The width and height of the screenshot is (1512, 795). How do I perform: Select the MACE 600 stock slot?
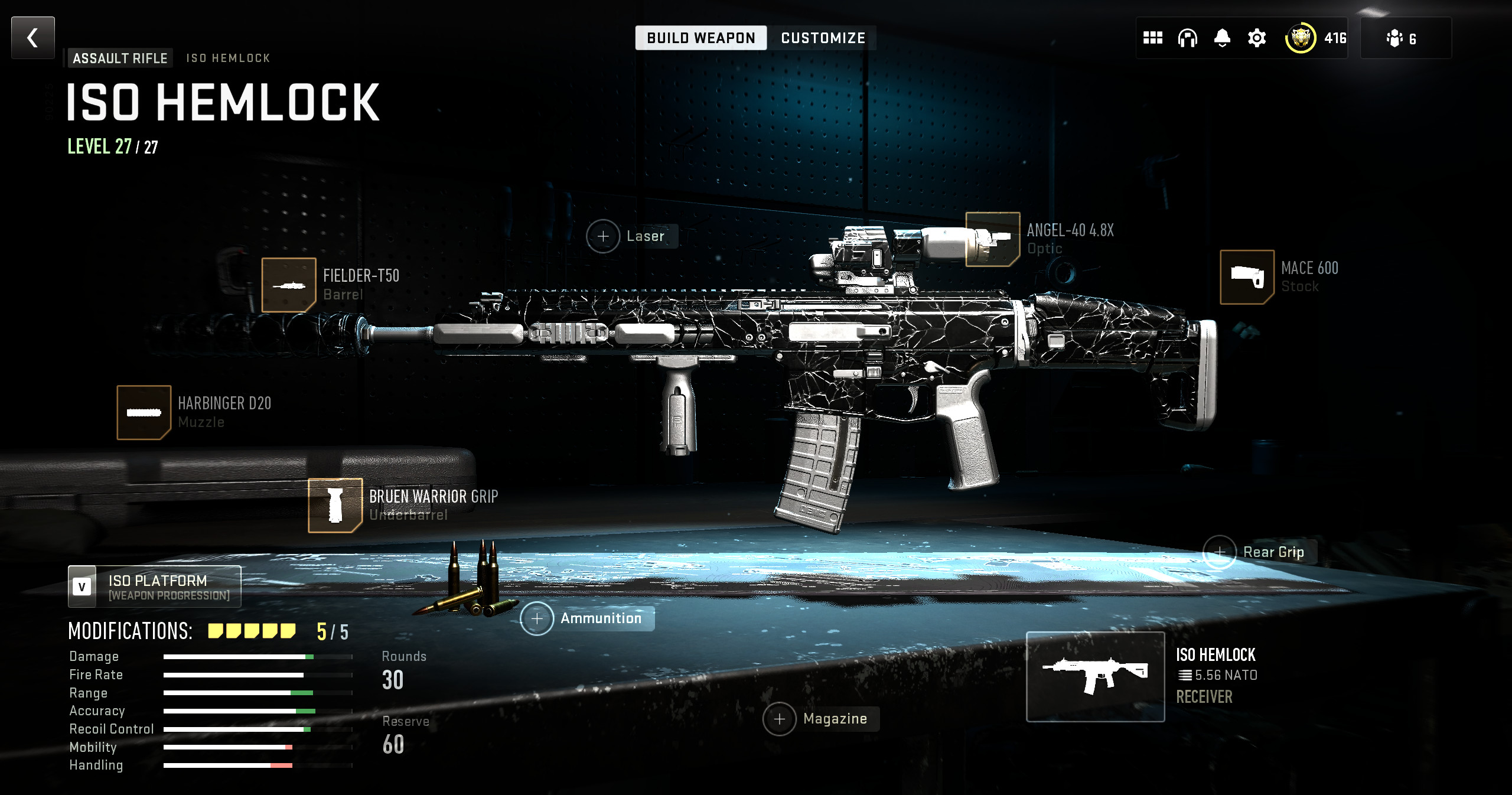tap(1247, 277)
